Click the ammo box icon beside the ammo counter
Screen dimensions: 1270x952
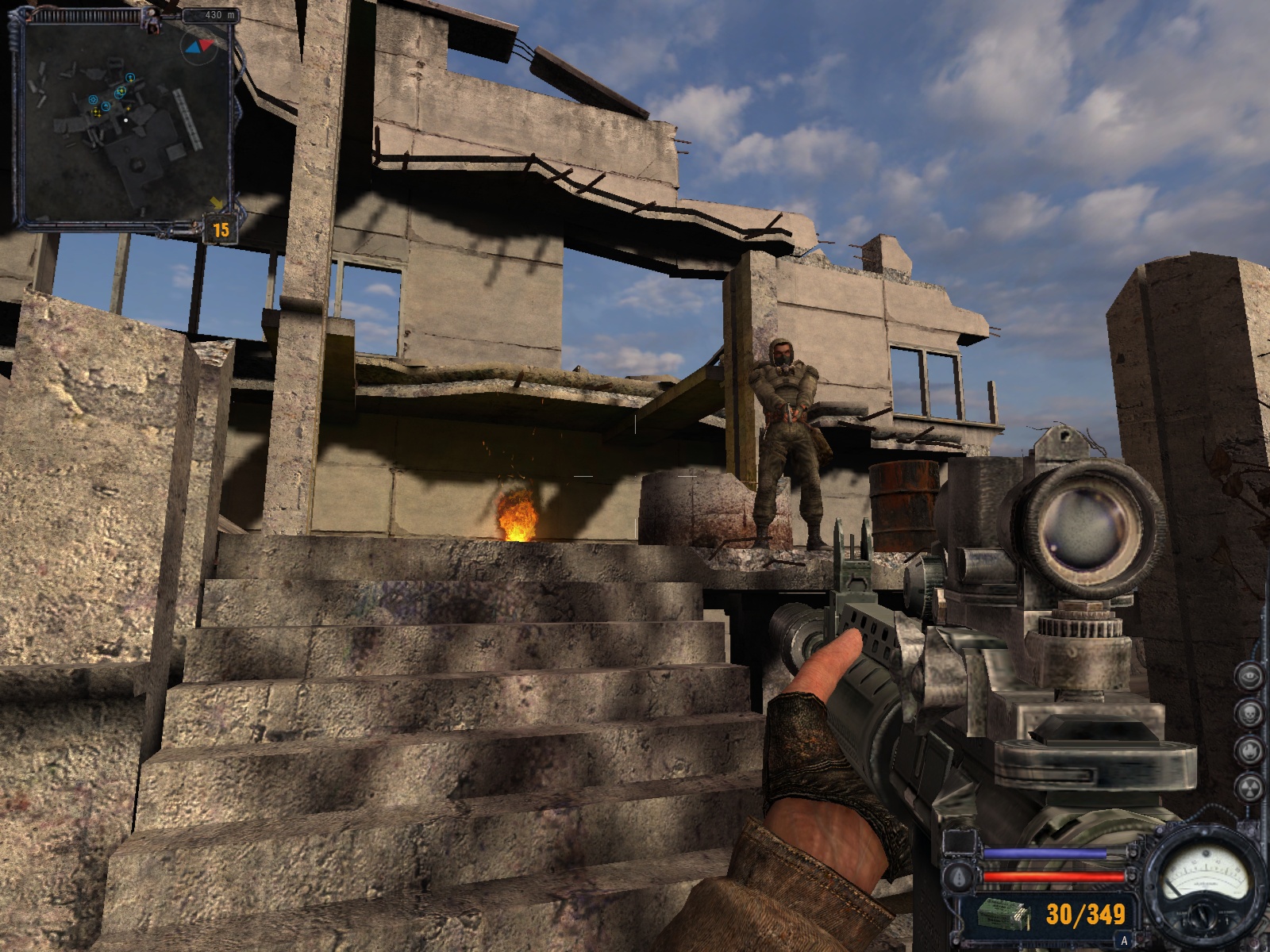[1003, 914]
